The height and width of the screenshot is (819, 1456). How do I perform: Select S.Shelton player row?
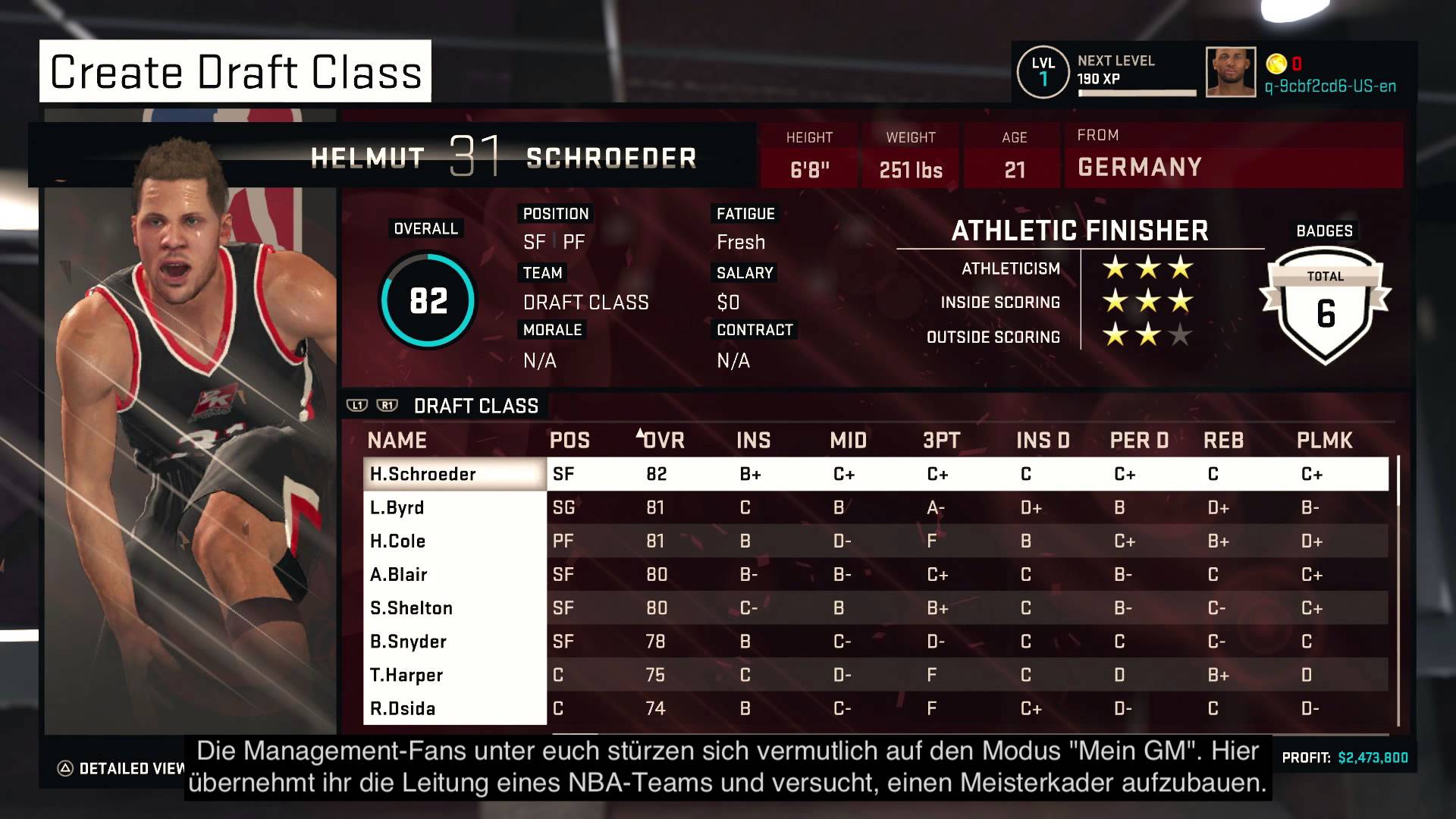(x=455, y=607)
